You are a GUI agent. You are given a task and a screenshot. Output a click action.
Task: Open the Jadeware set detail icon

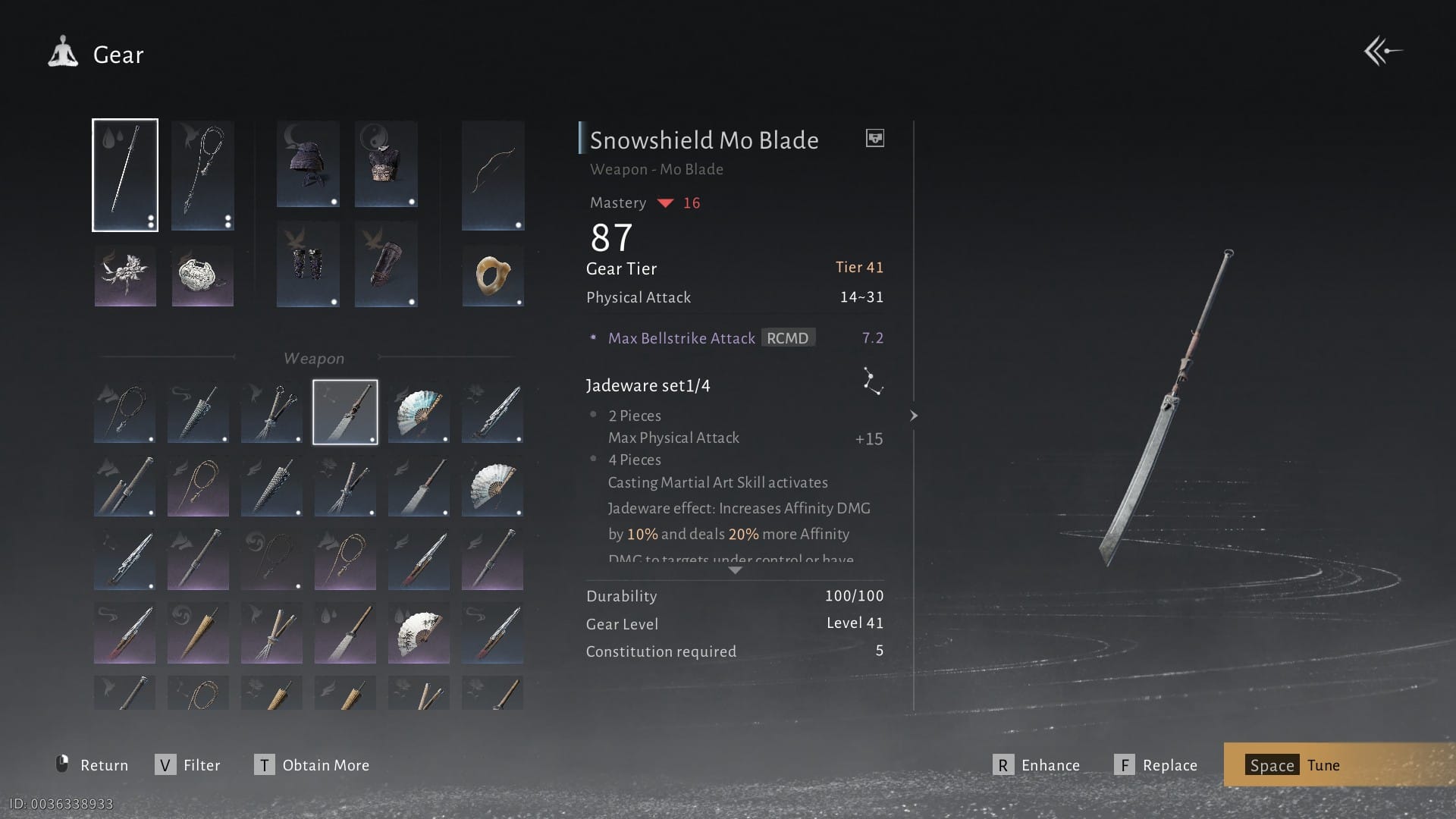(872, 381)
